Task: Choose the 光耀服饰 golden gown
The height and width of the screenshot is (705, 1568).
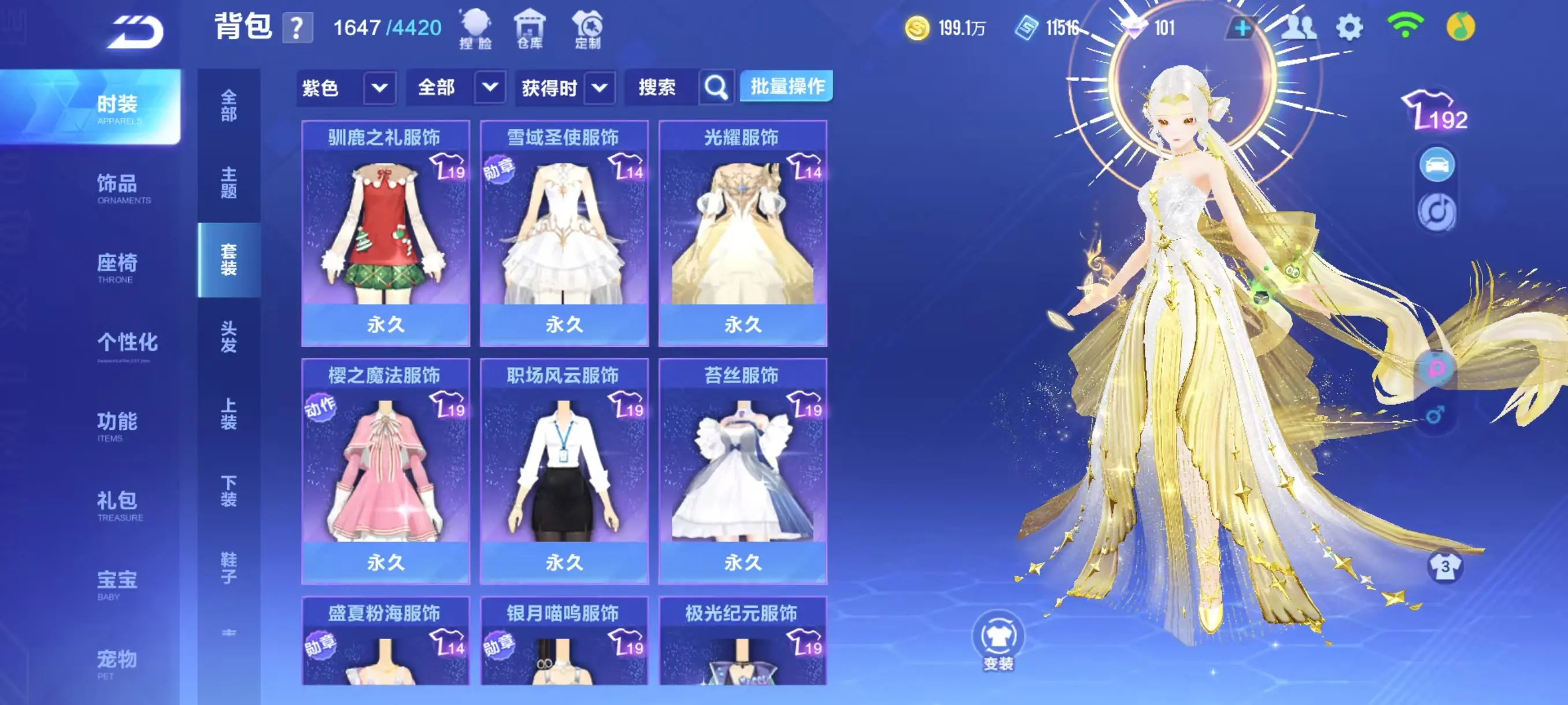Action: tap(742, 233)
